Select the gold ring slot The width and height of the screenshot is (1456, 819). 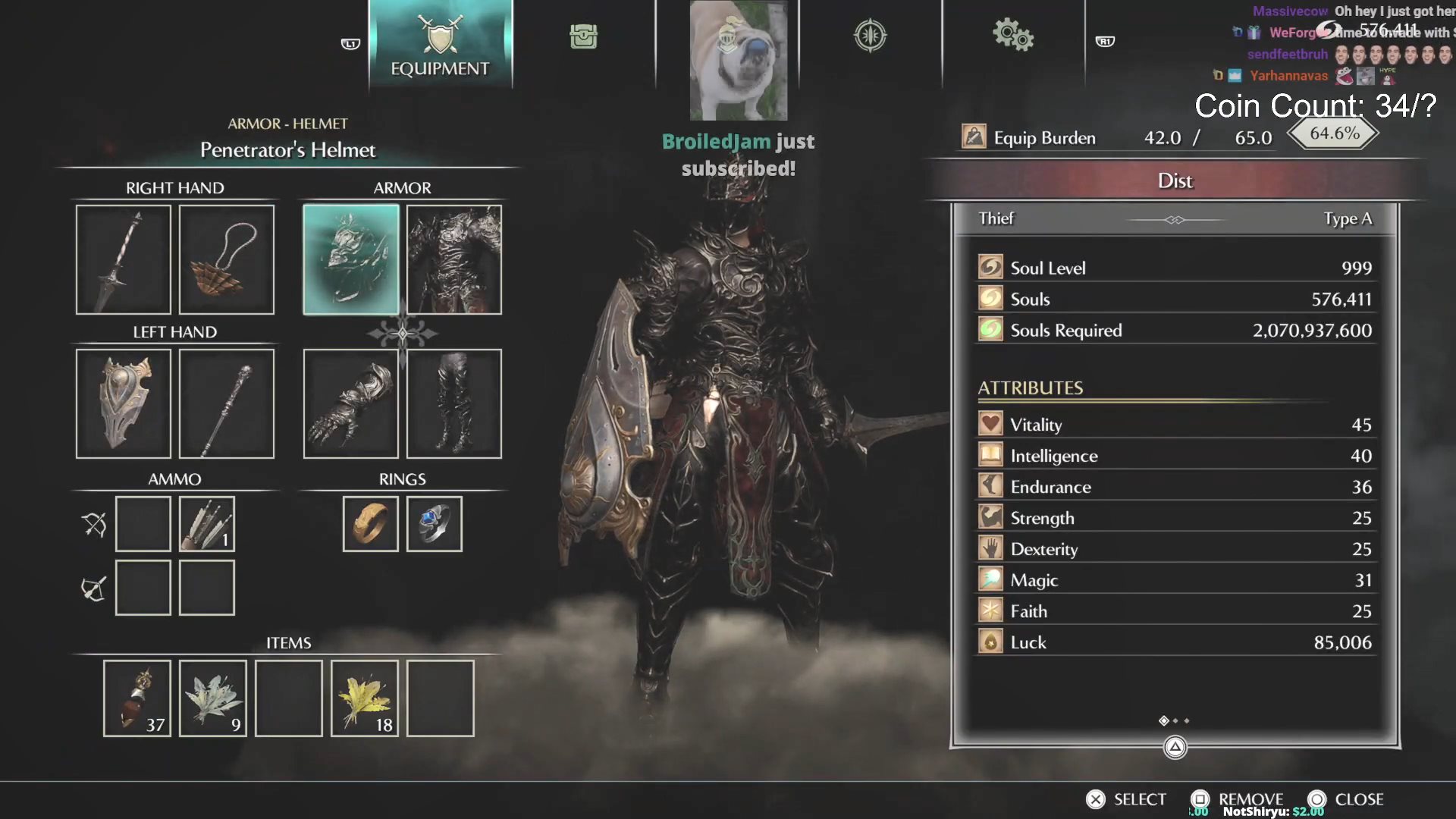(x=370, y=524)
